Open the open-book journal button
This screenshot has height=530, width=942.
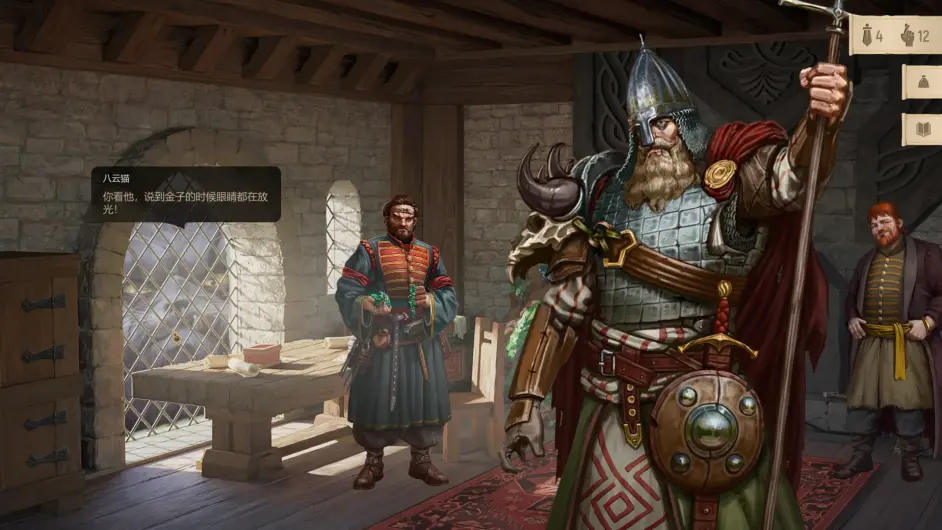[x=922, y=129]
